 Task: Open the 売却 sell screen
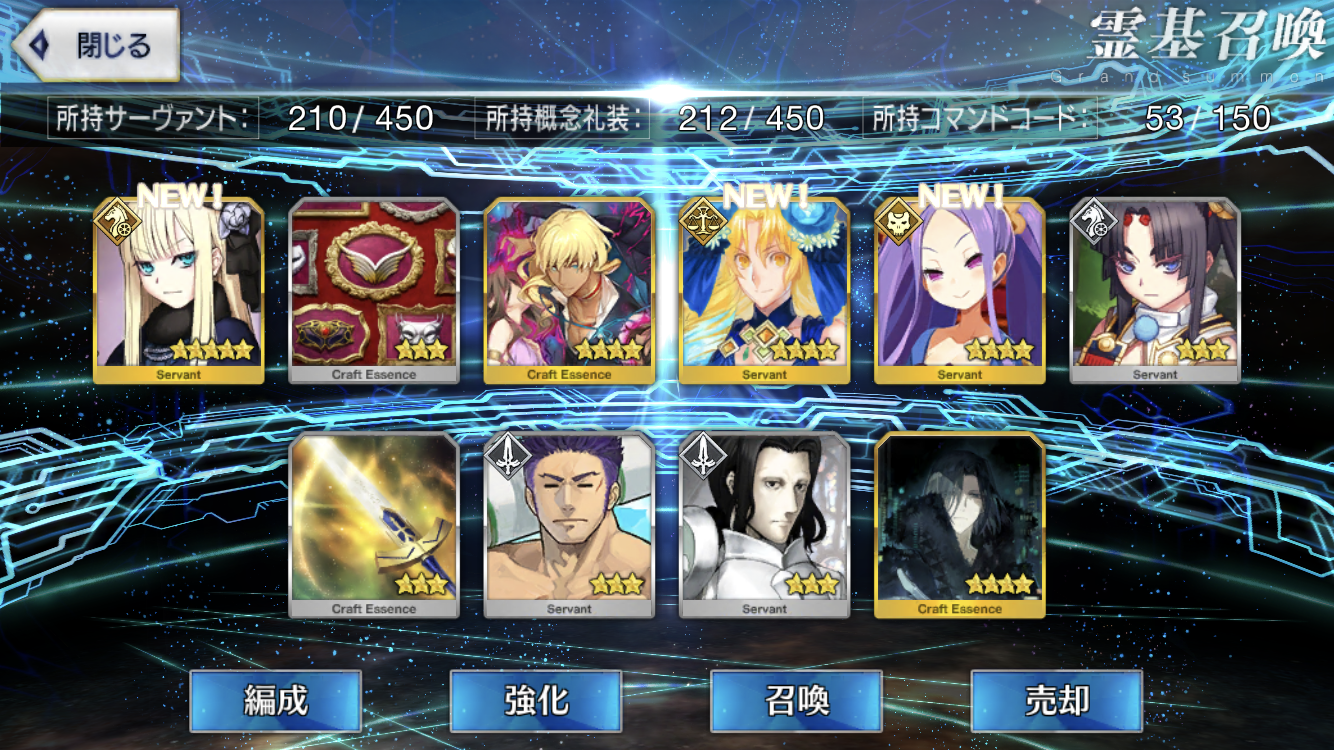(x=1056, y=701)
